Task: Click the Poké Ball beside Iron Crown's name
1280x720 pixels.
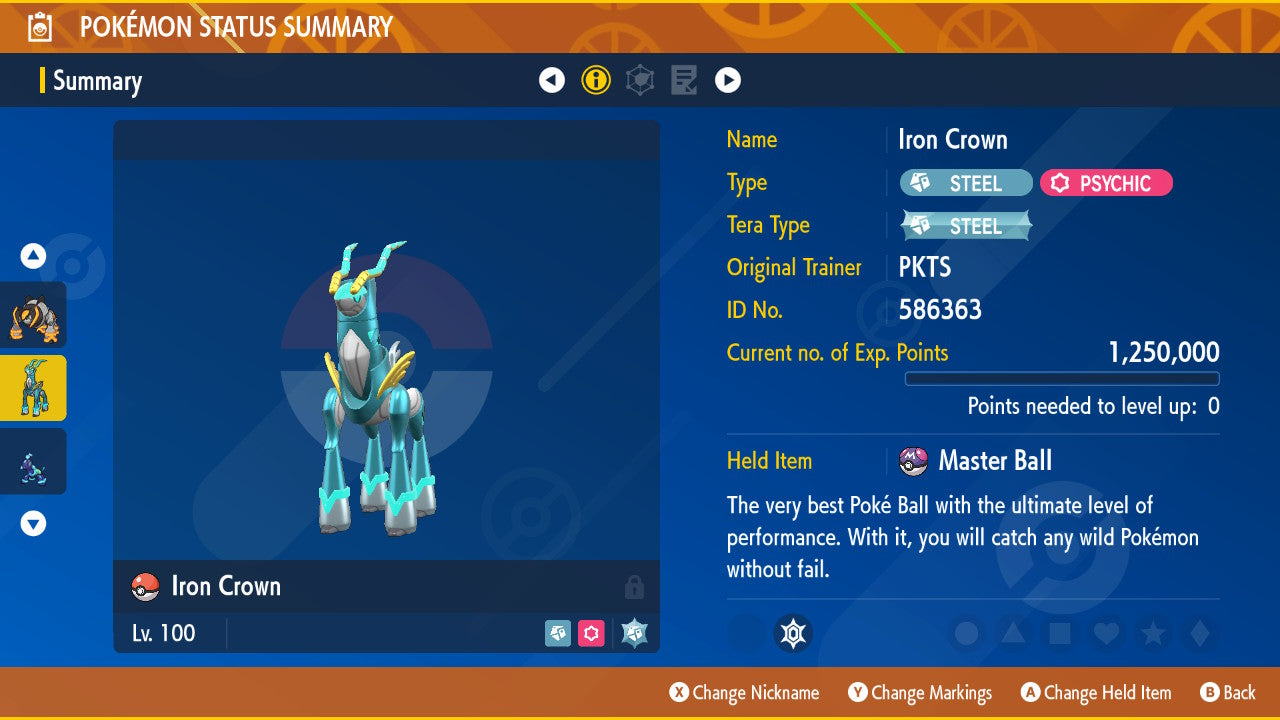Action: (145, 587)
